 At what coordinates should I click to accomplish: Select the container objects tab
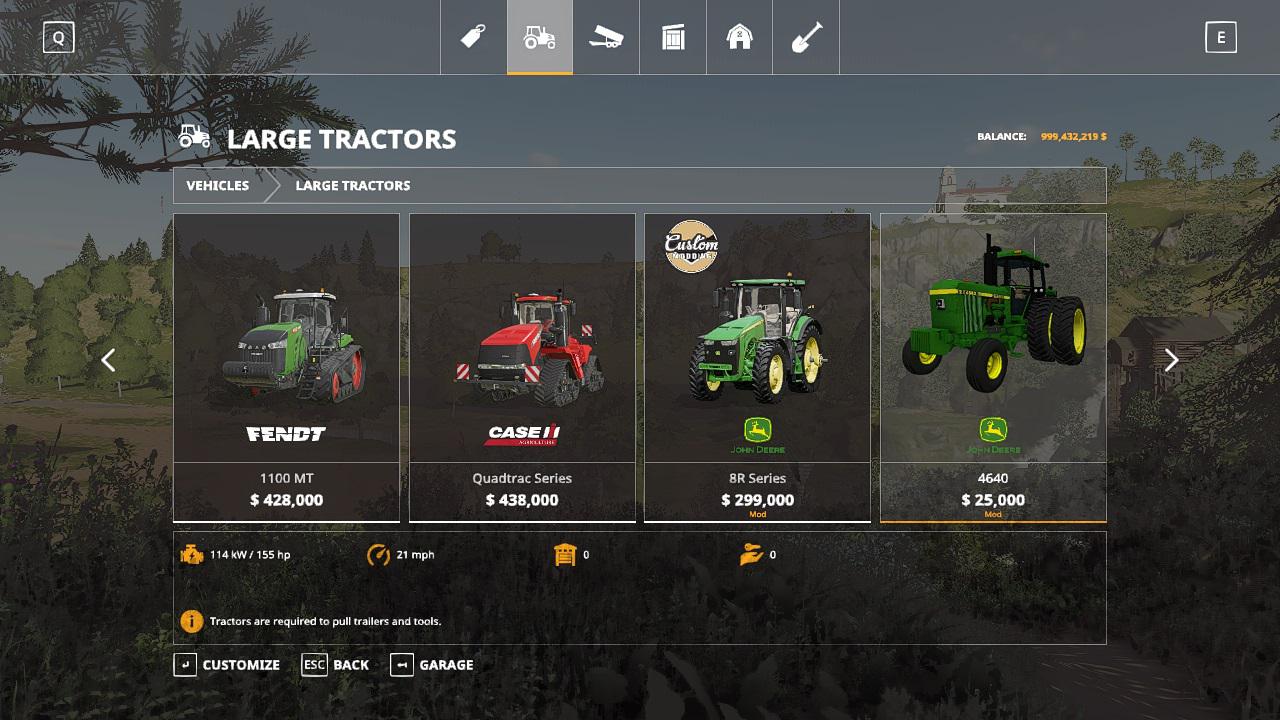[x=673, y=38]
